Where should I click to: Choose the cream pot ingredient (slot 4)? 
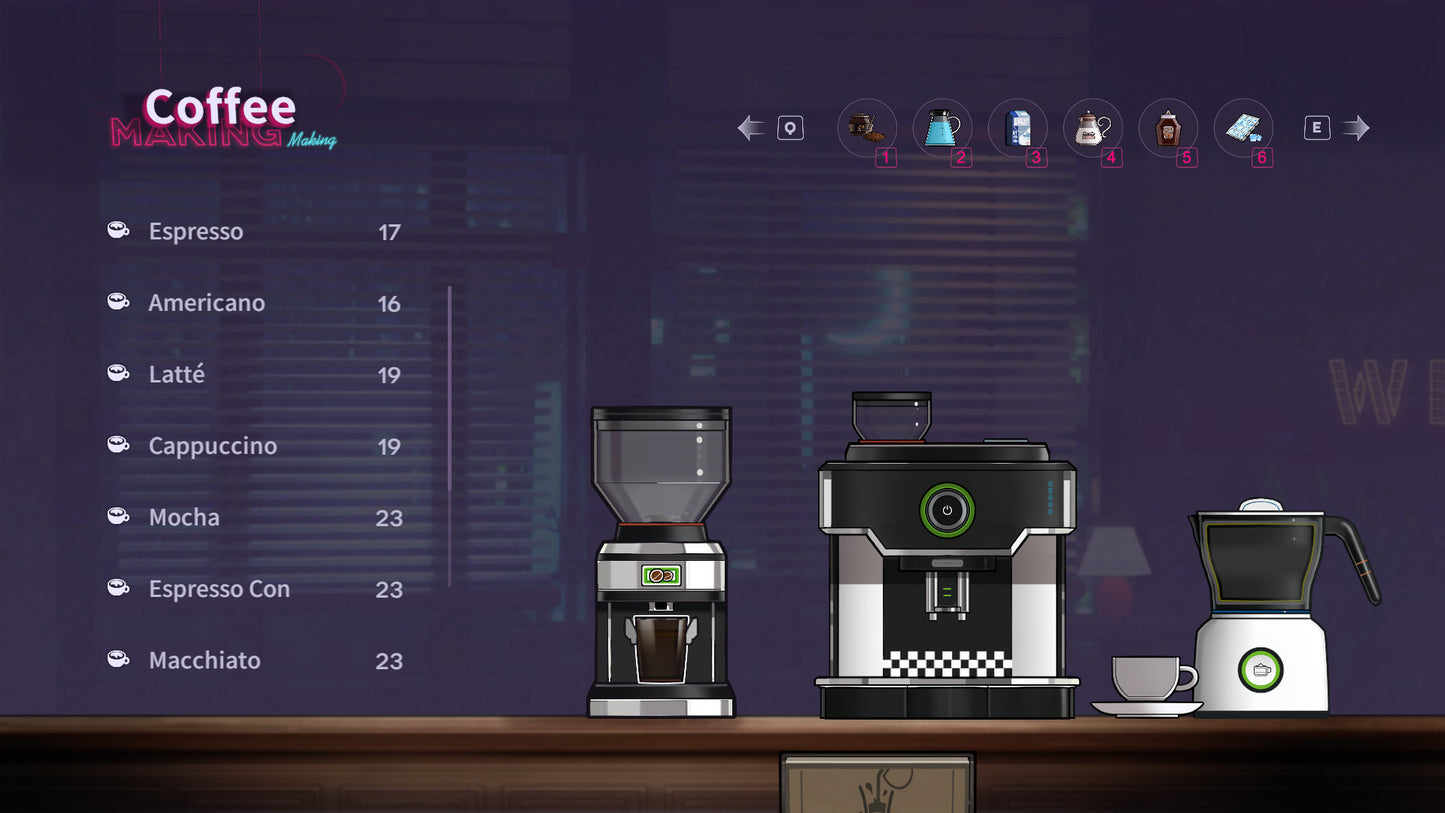[1092, 126]
